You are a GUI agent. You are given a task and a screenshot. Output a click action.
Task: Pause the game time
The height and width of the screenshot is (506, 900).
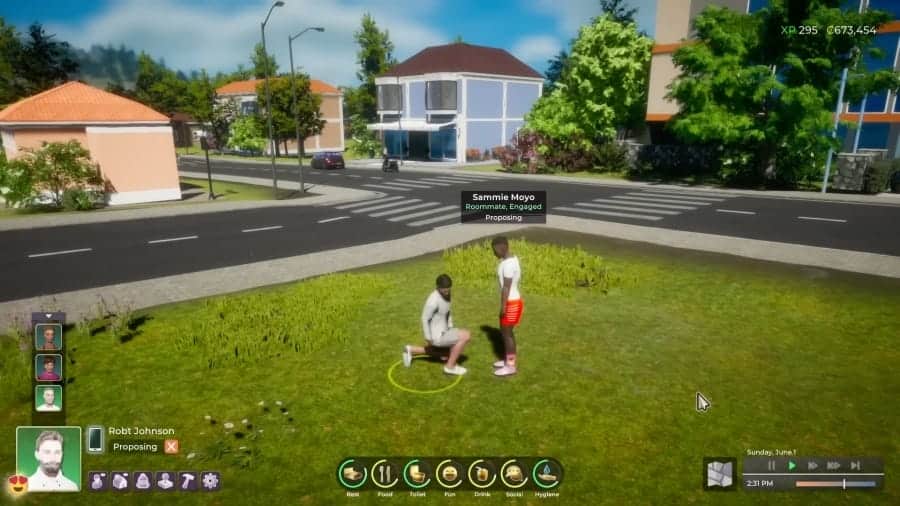[771, 465]
